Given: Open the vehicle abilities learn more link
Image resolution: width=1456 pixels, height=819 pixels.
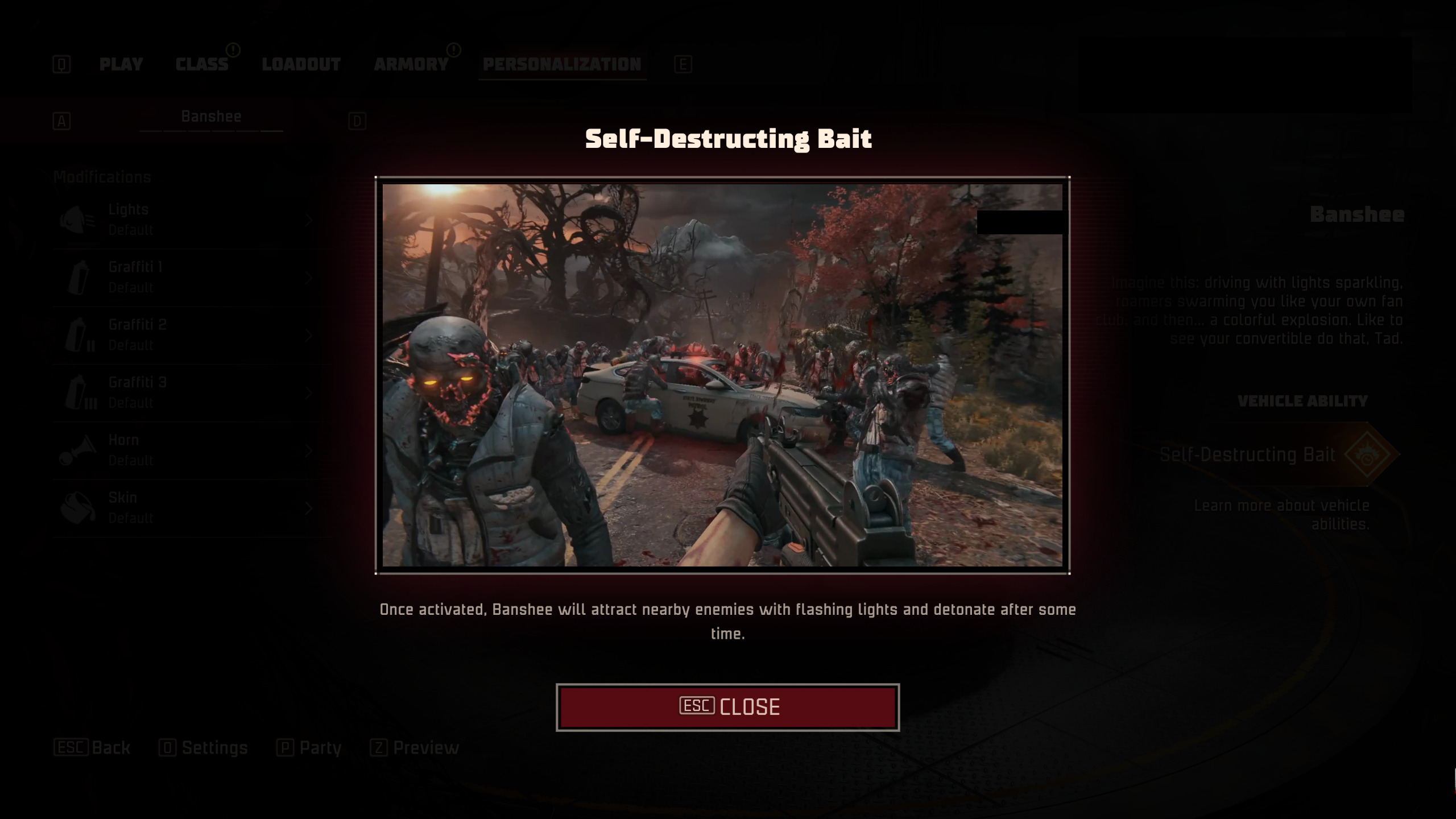Looking at the screenshot, I should [x=1282, y=515].
